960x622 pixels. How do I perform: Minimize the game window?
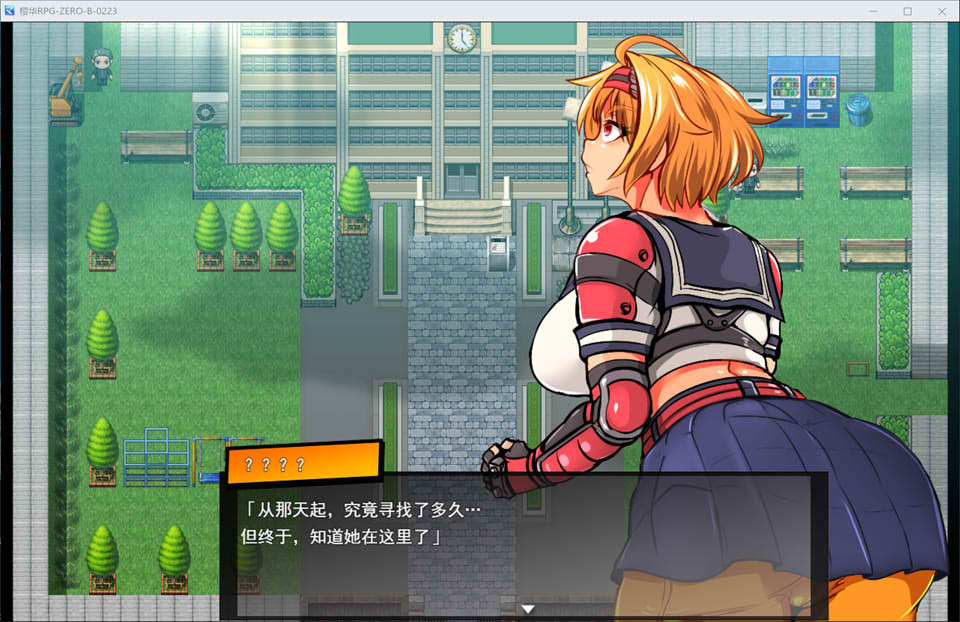[877, 11]
